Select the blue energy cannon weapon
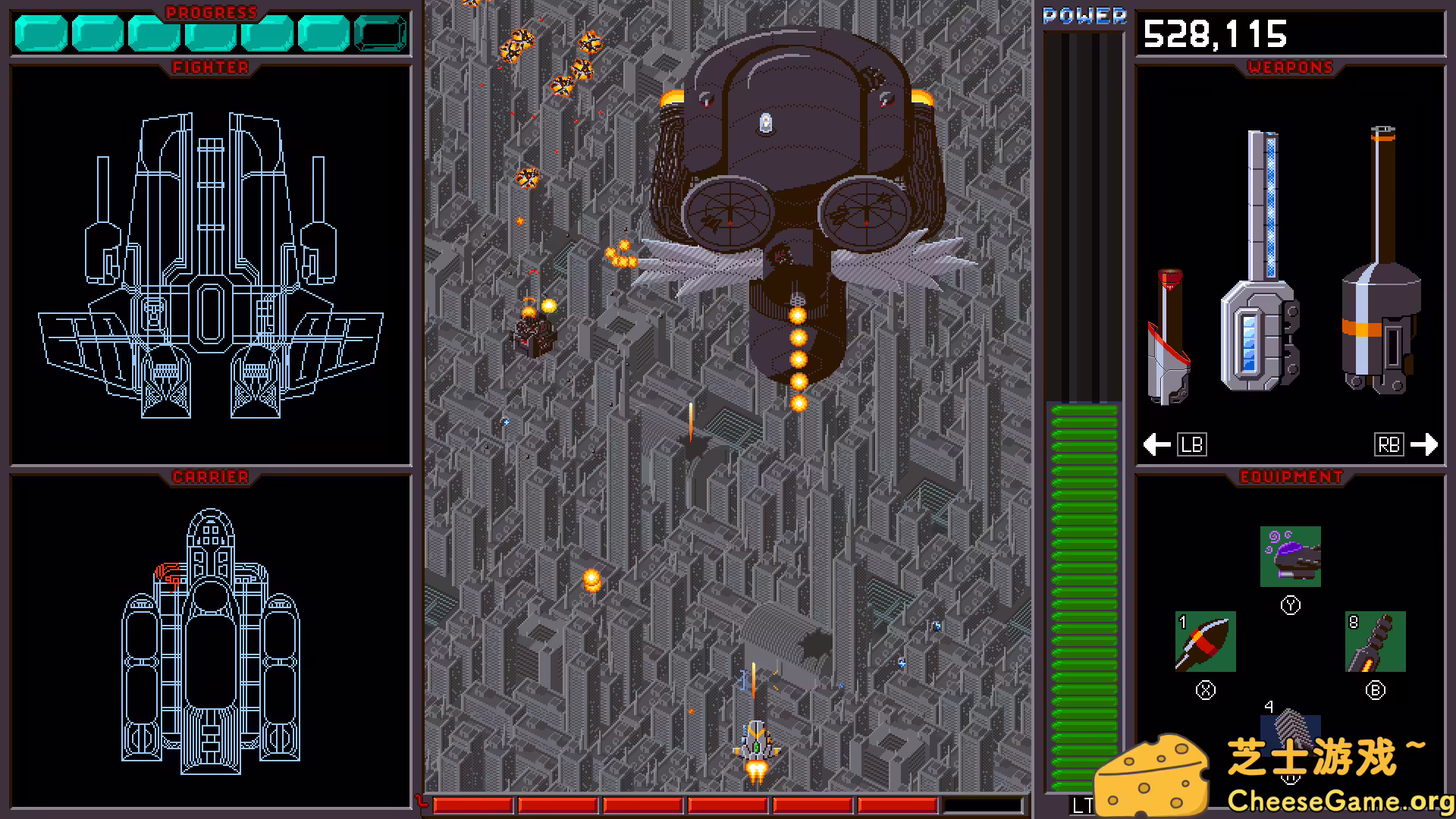 coord(1260,265)
